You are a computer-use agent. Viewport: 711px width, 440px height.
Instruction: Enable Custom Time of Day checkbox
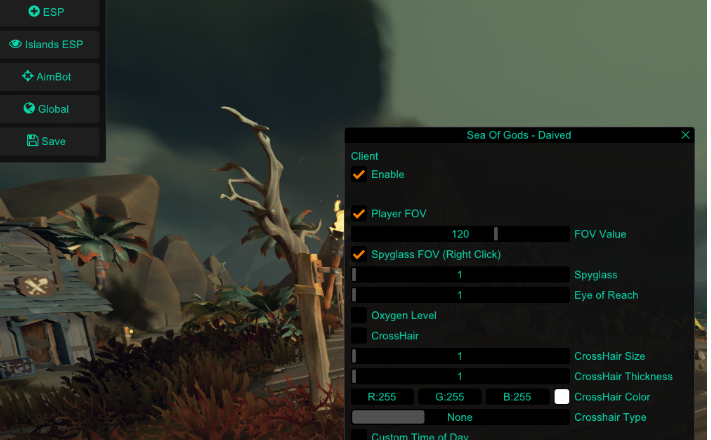pyautogui.click(x=359, y=436)
